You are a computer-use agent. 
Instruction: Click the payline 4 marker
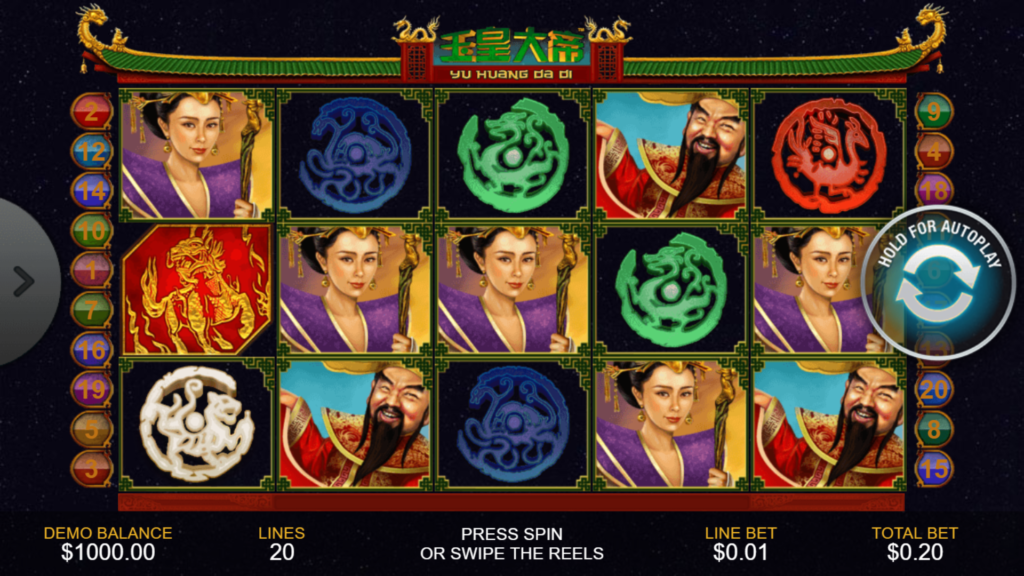tap(934, 151)
